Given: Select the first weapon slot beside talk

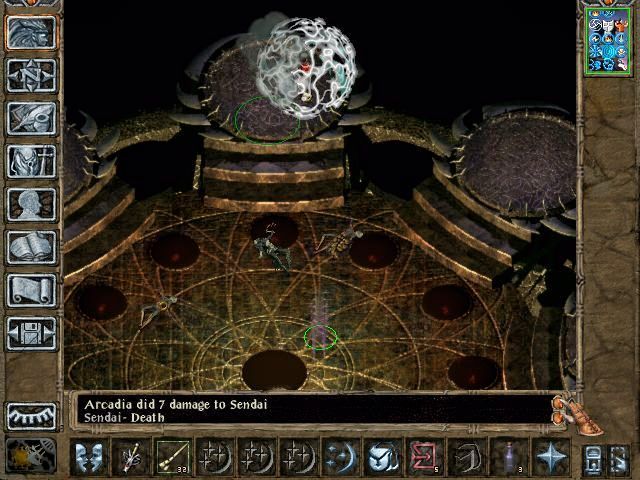Looking at the screenshot, I should pos(130,458).
